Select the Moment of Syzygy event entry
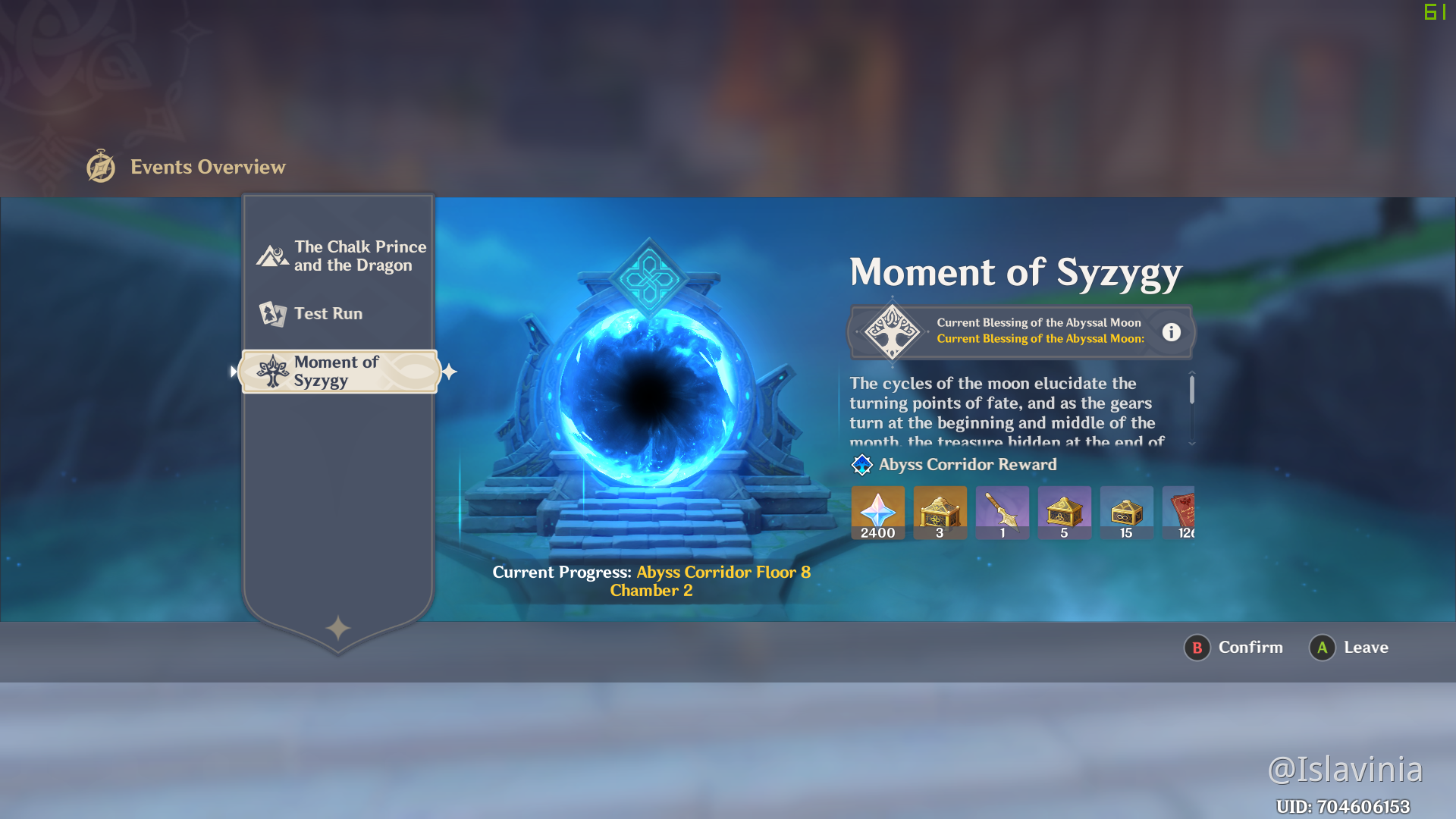 339,371
